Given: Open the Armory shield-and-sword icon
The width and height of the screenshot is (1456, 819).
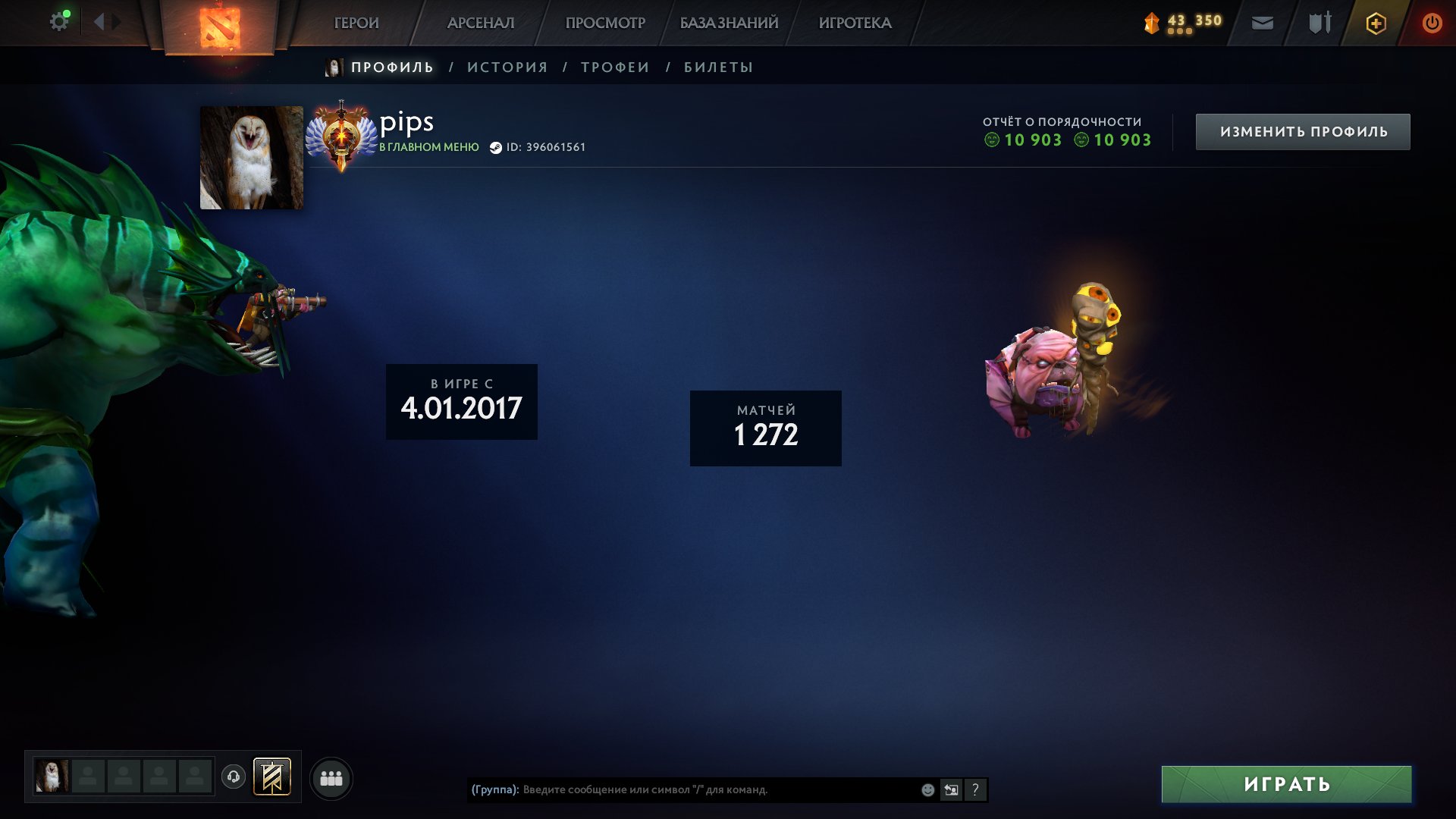Looking at the screenshot, I should [1319, 23].
